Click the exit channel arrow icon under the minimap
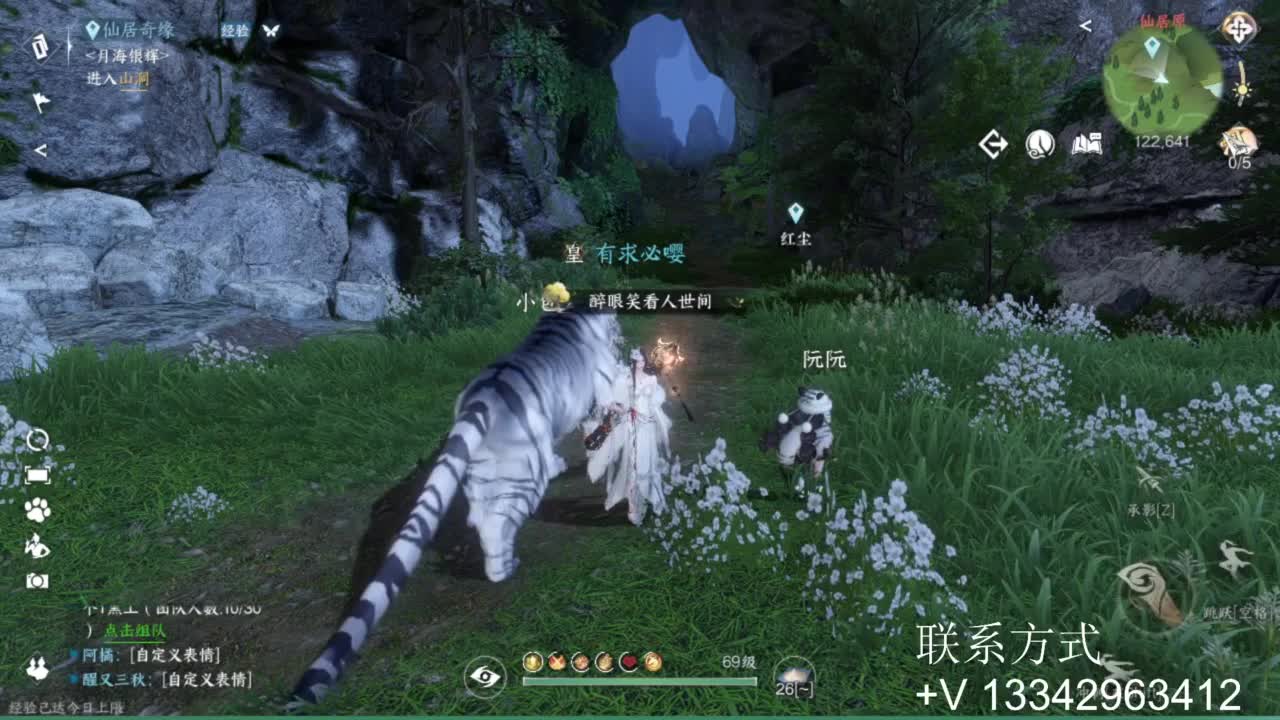Viewport: 1280px width, 720px height. [993, 143]
